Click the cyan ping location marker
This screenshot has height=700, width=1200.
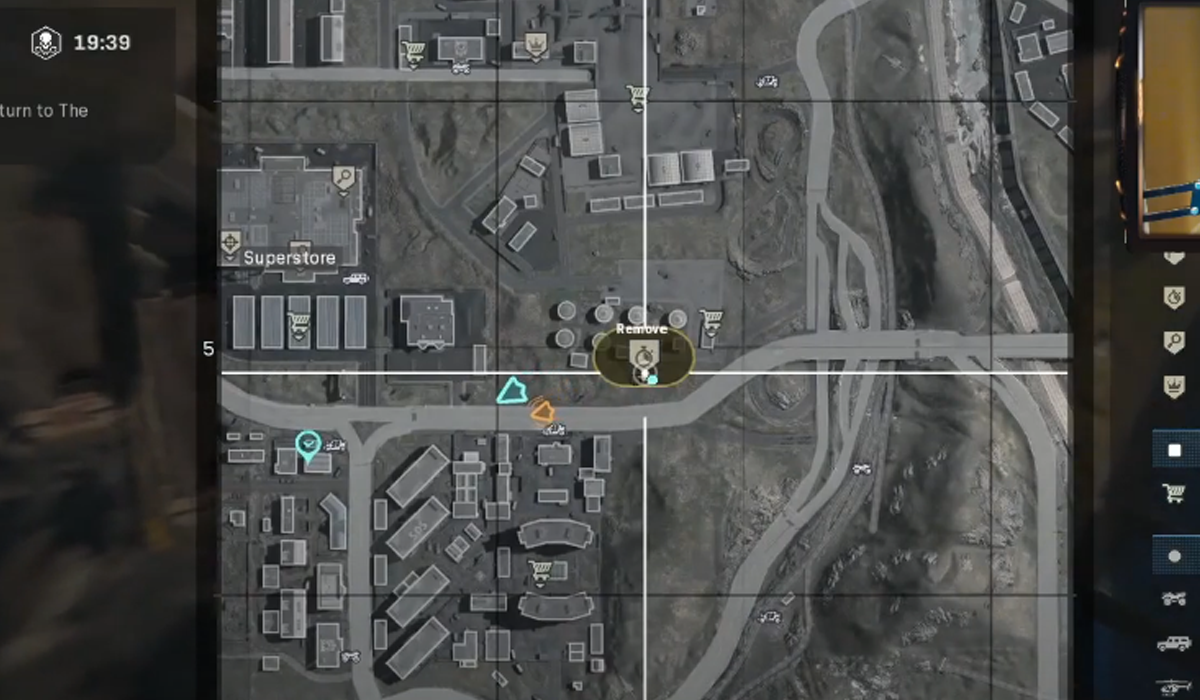click(x=308, y=442)
